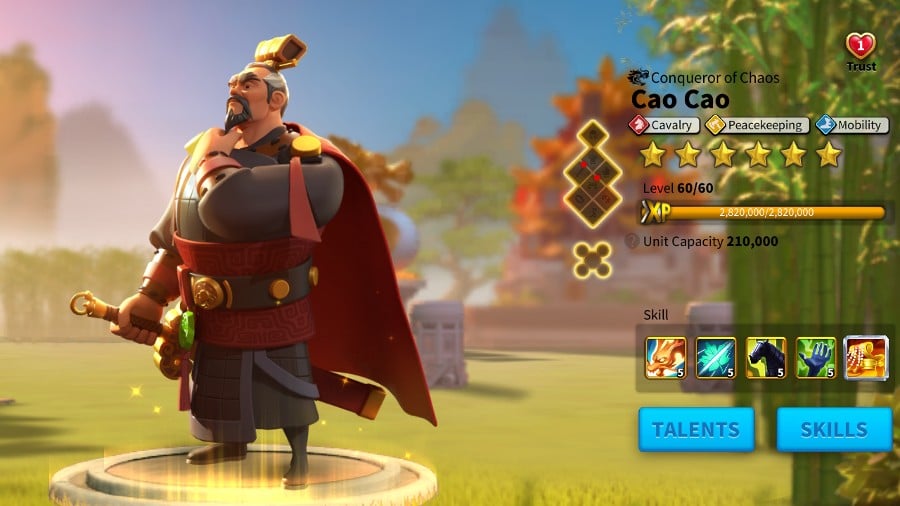The height and width of the screenshot is (506, 900).
Task: Open the Skills screen
Action: click(x=834, y=429)
